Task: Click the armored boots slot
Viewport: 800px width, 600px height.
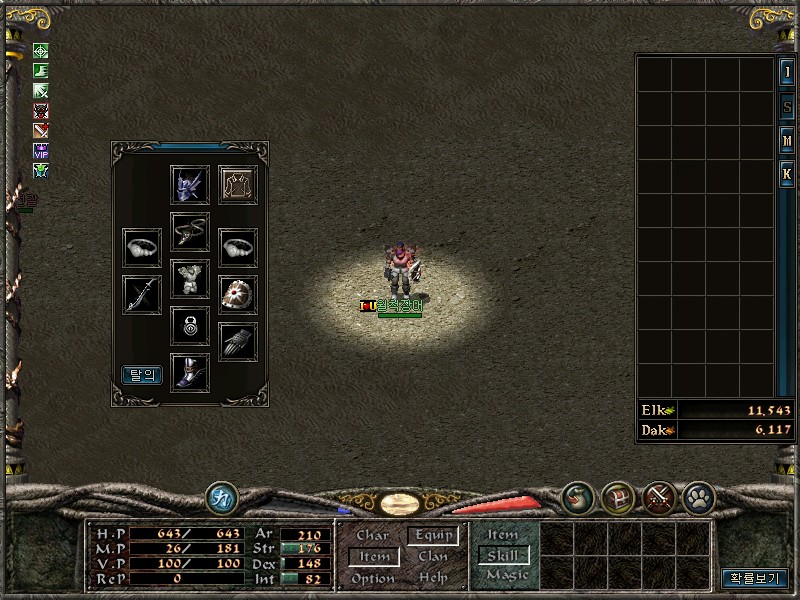Action: [x=190, y=373]
